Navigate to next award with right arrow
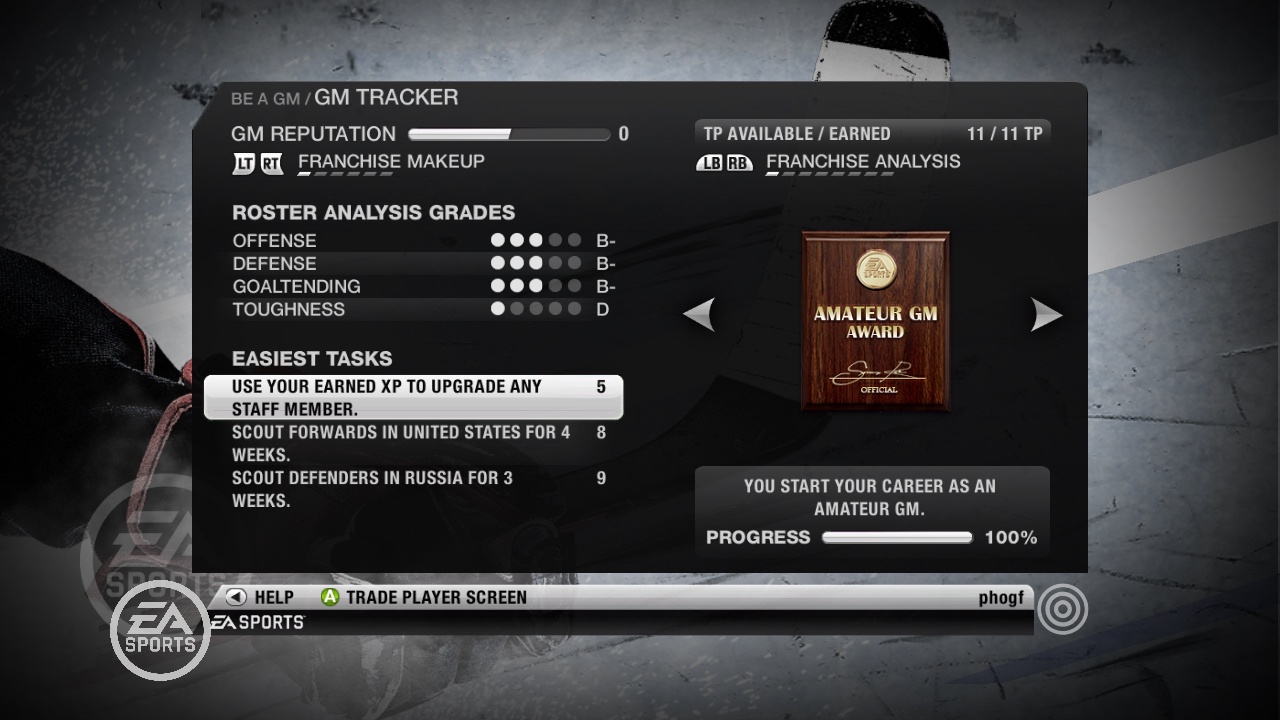1280x720 pixels. tap(1046, 314)
